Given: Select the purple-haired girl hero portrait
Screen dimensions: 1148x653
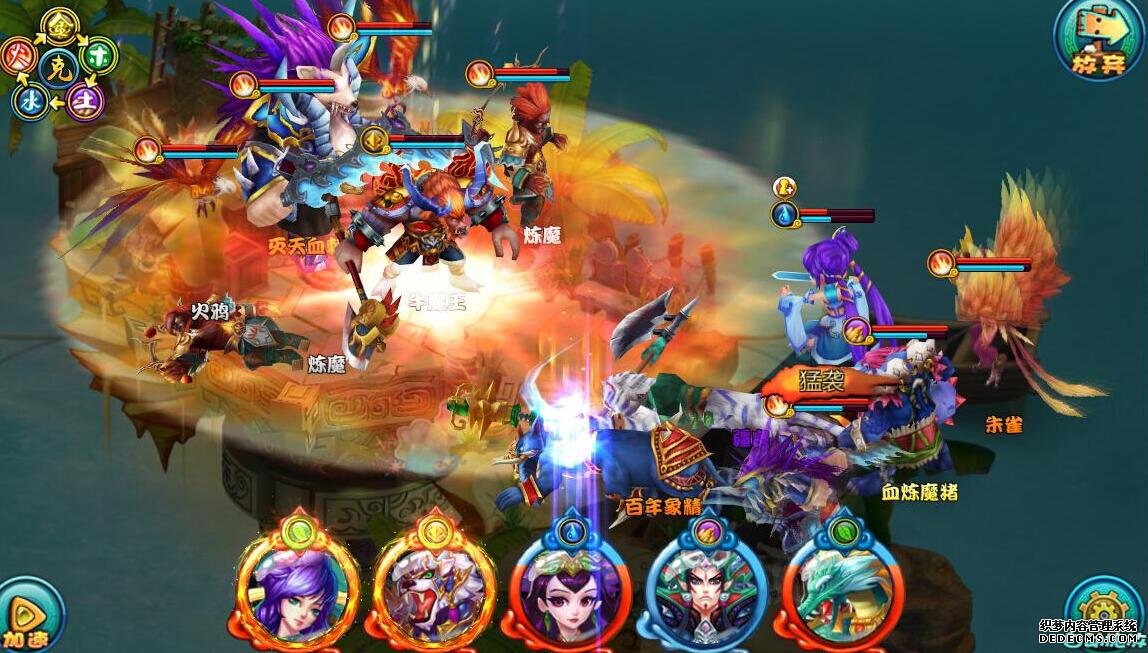Looking at the screenshot, I should [x=298, y=584].
